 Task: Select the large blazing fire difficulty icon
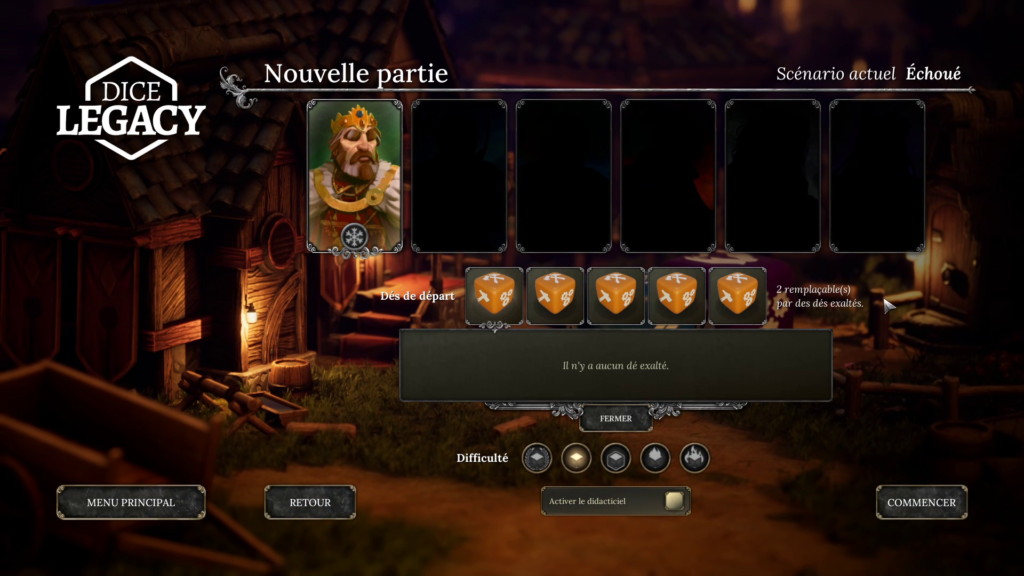click(694, 458)
